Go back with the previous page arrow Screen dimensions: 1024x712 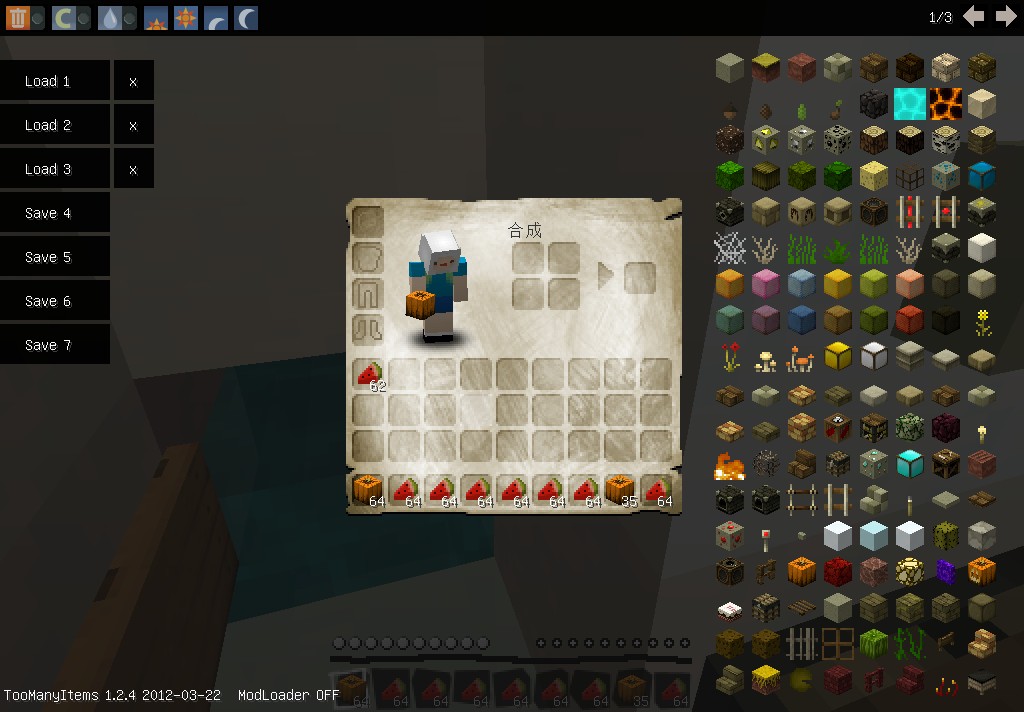click(974, 17)
